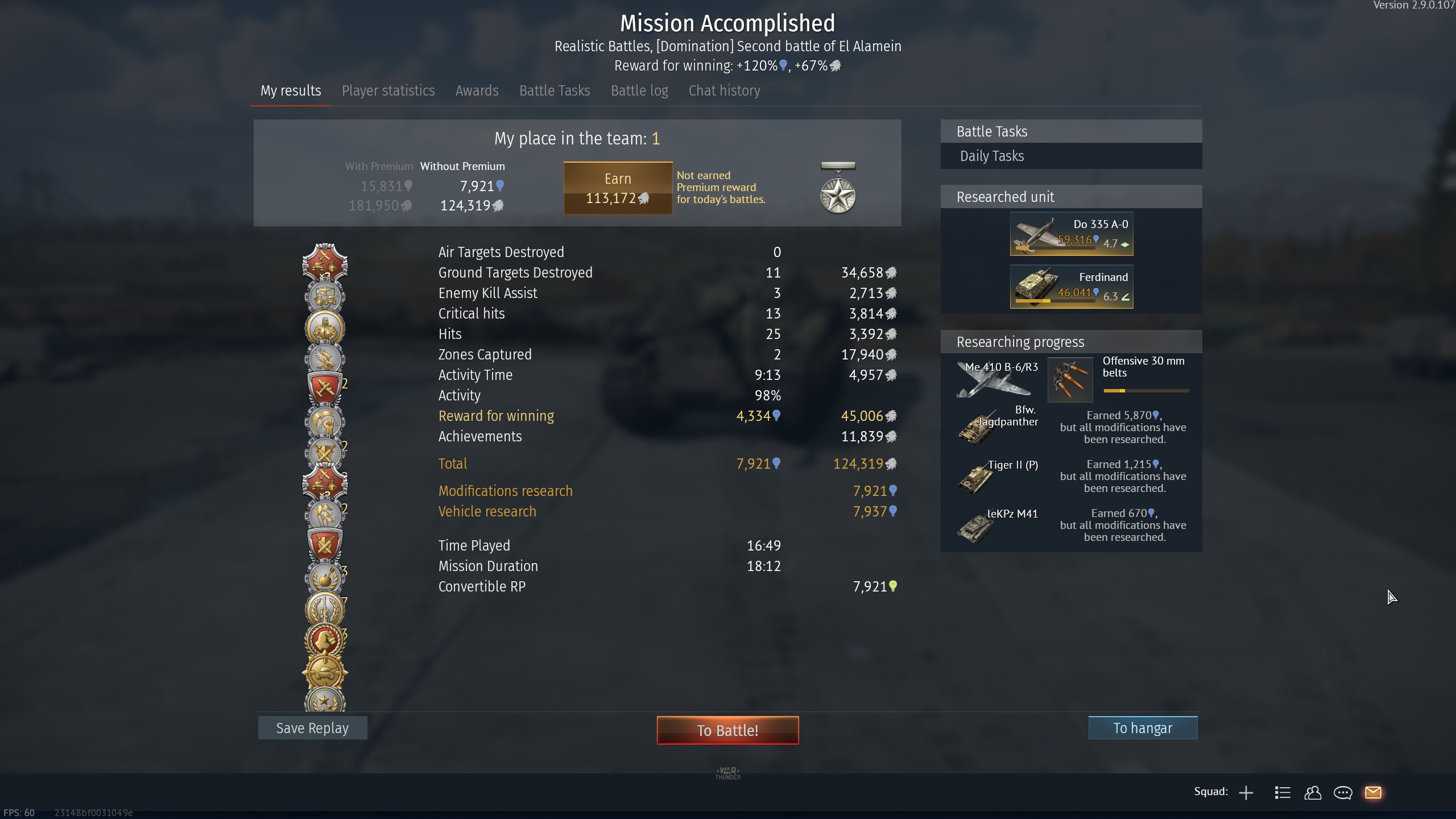Viewport: 1456px width, 819px height.
Task: Add a squad member with plus icon
Action: coord(1246,793)
